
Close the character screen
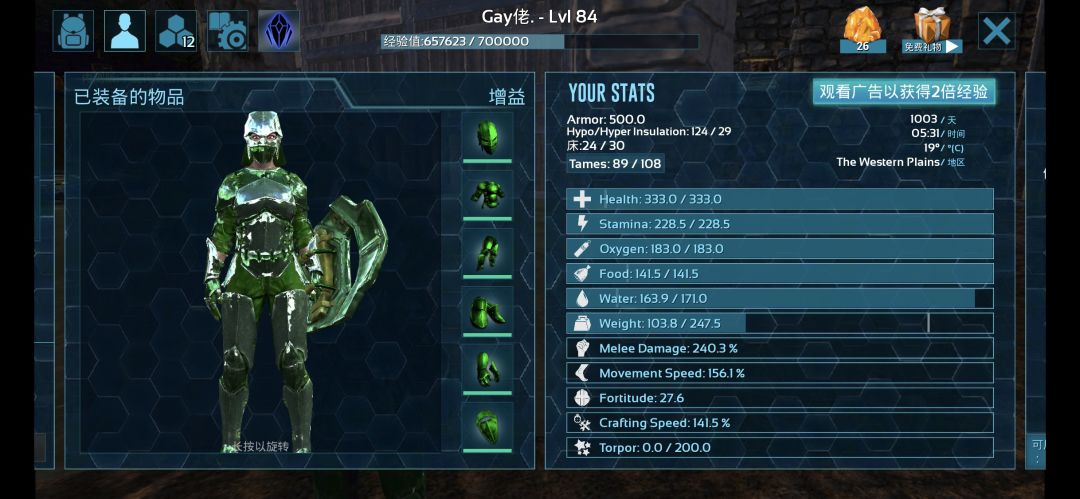point(996,31)
